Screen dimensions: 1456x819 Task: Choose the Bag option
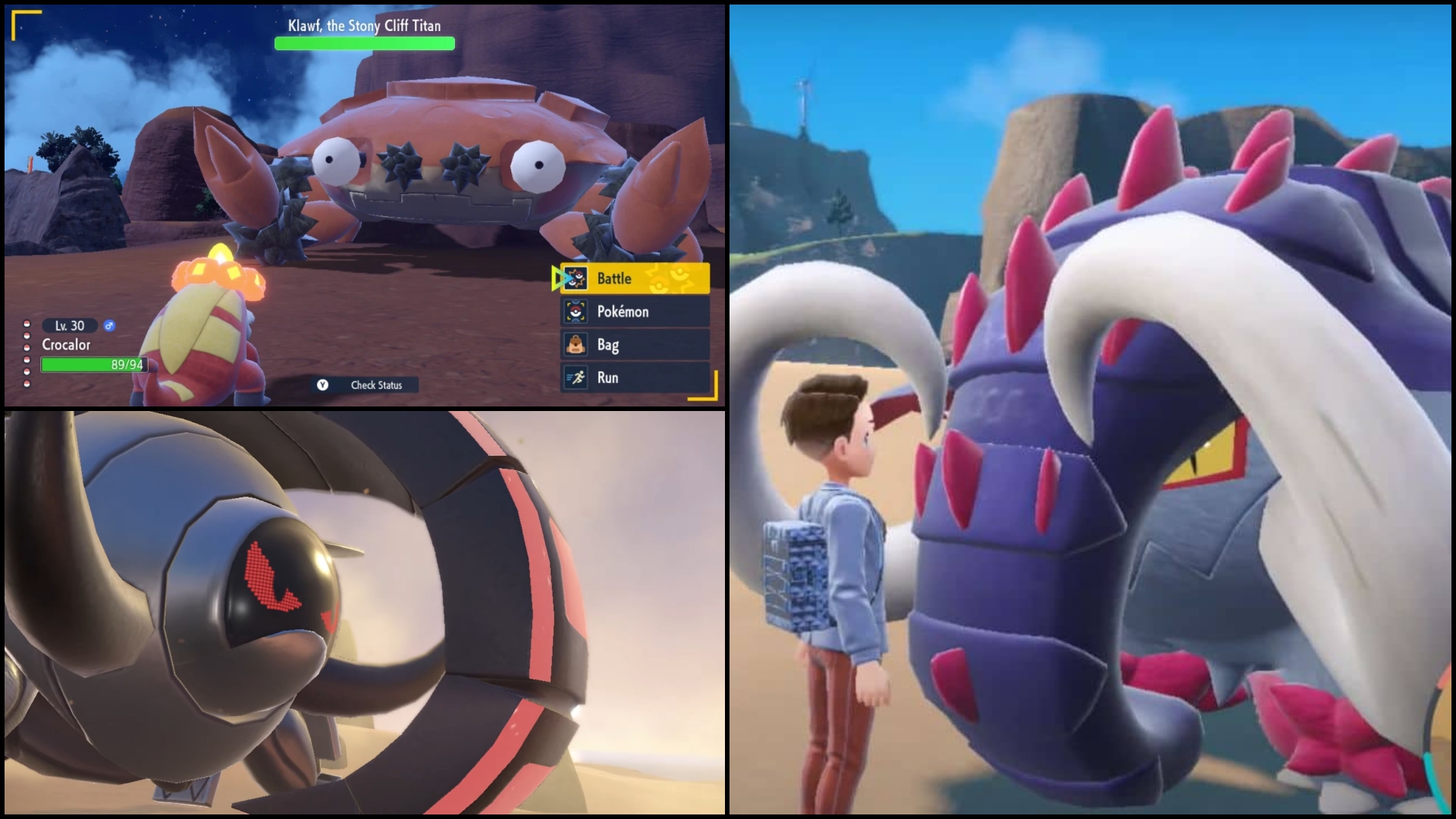coord(635,345)
